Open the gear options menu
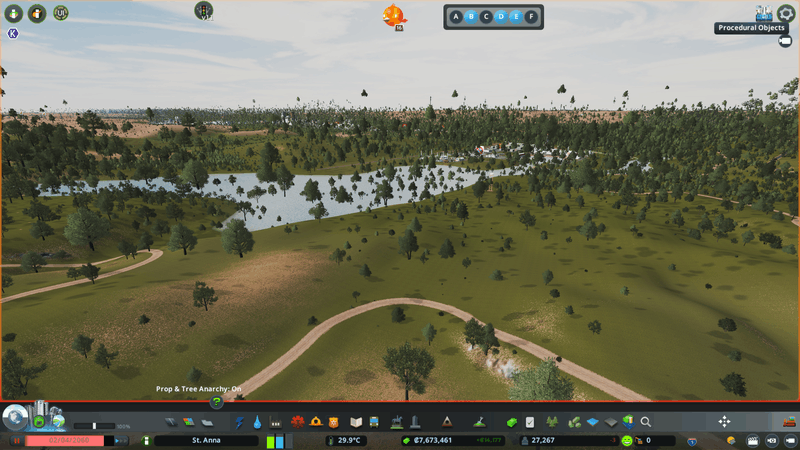Image resolution: width=800 pixels, height=450 pixels. 786,13
